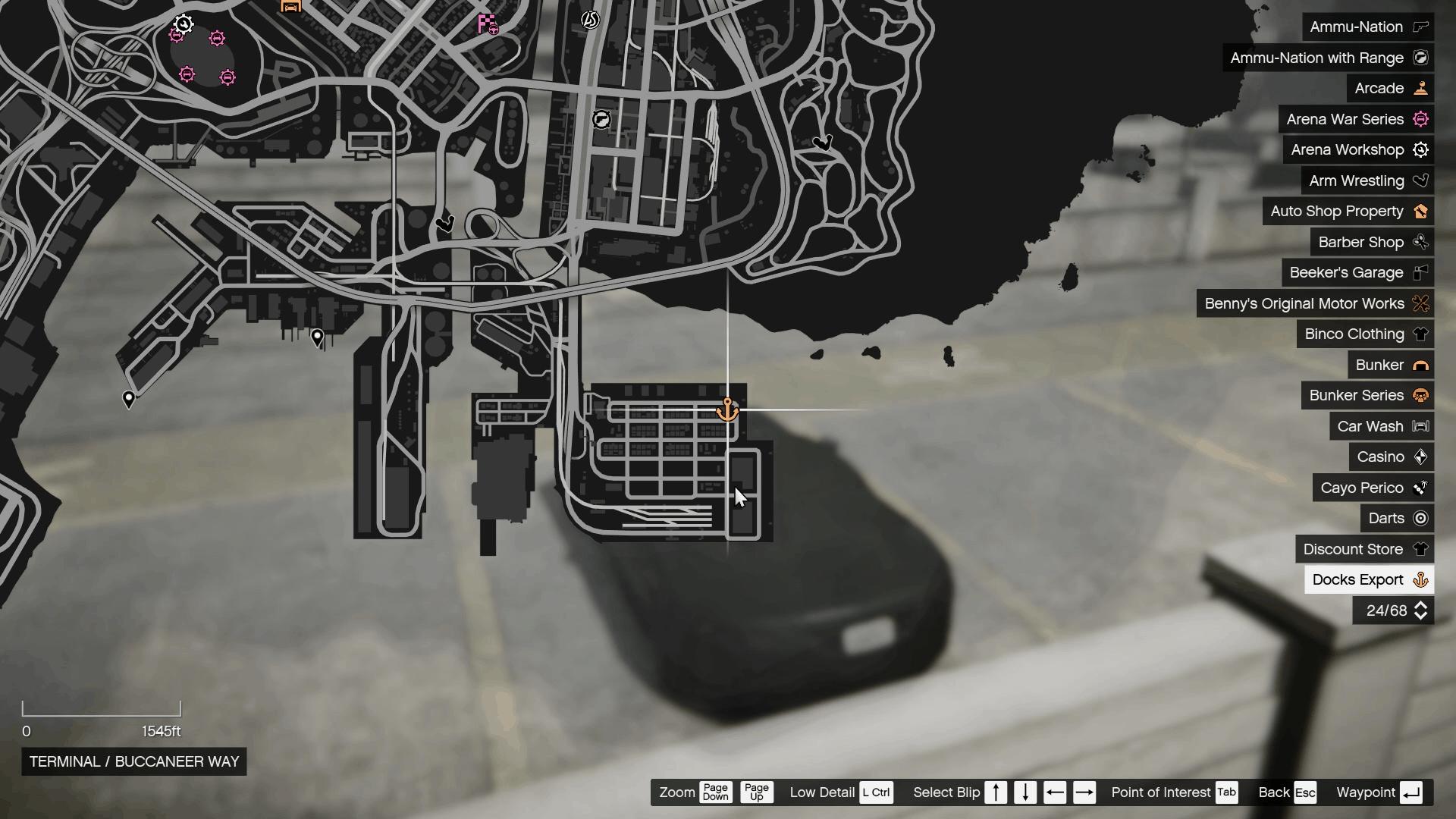Select the Ammu-Nation range blip on the map

[x=601, y=119]
